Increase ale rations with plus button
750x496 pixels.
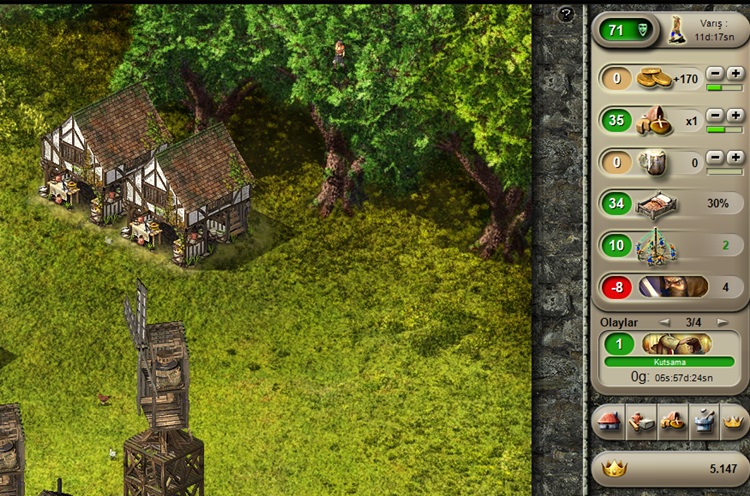(x=735, y=157)
